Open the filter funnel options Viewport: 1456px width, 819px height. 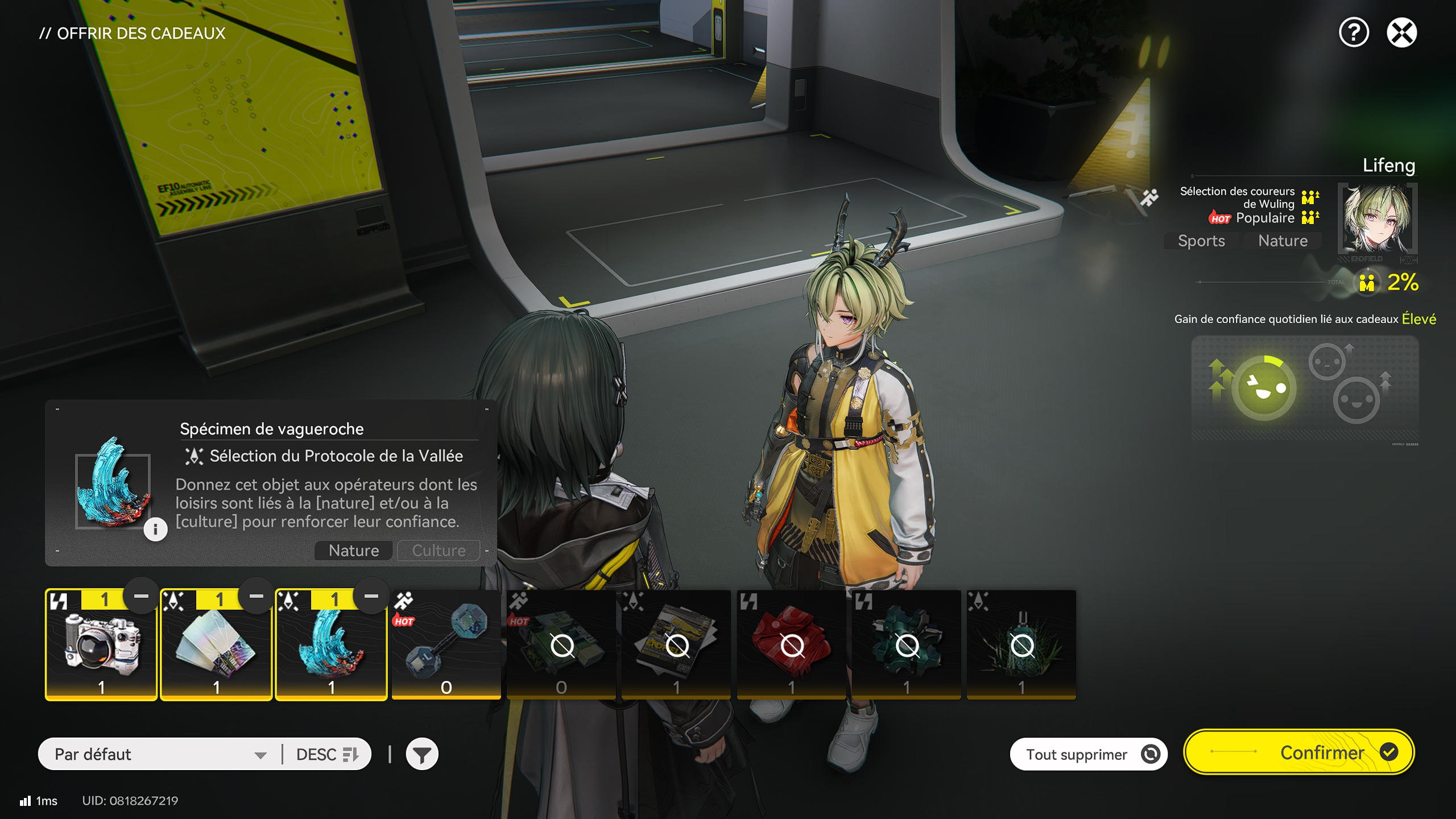tap(421, 754)
